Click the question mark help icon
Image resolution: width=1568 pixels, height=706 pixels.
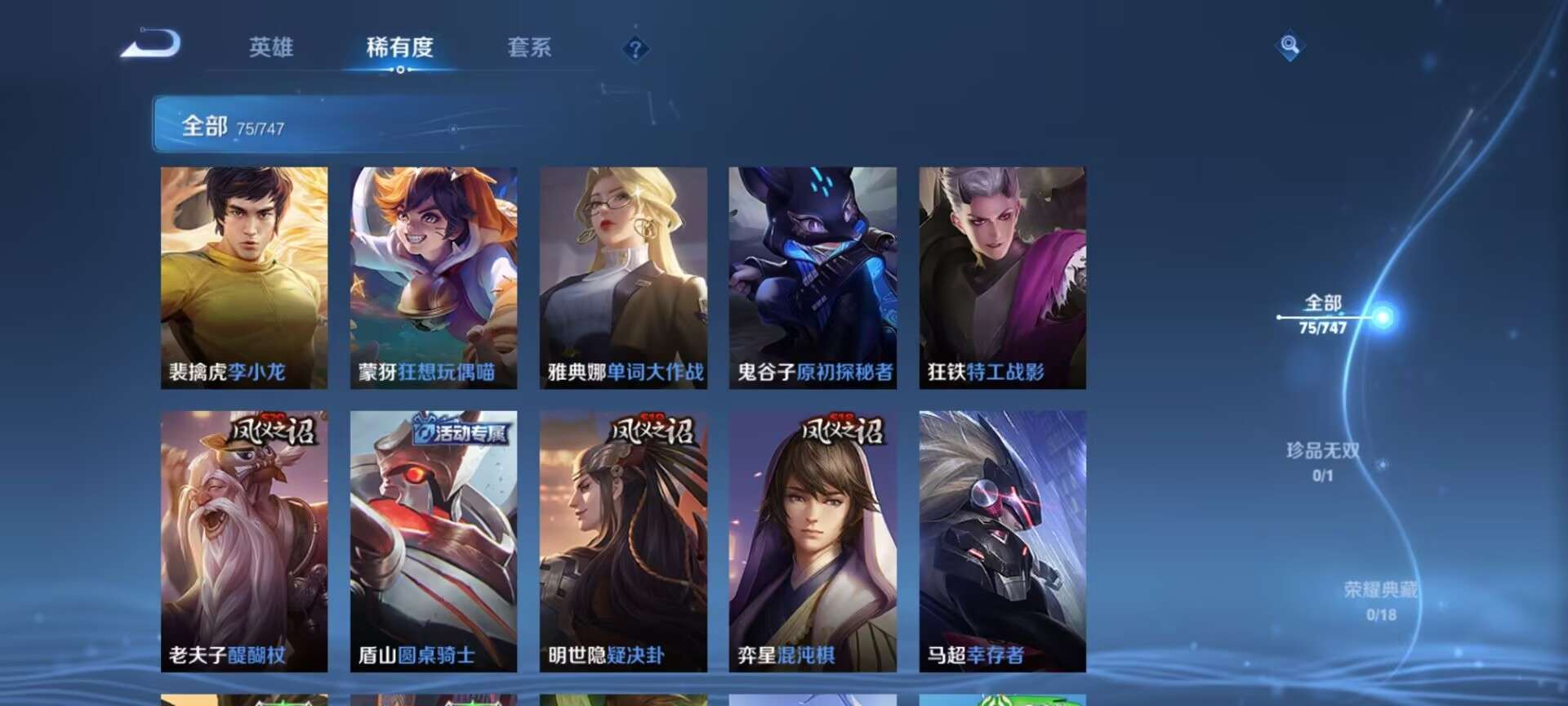[635, 49]
